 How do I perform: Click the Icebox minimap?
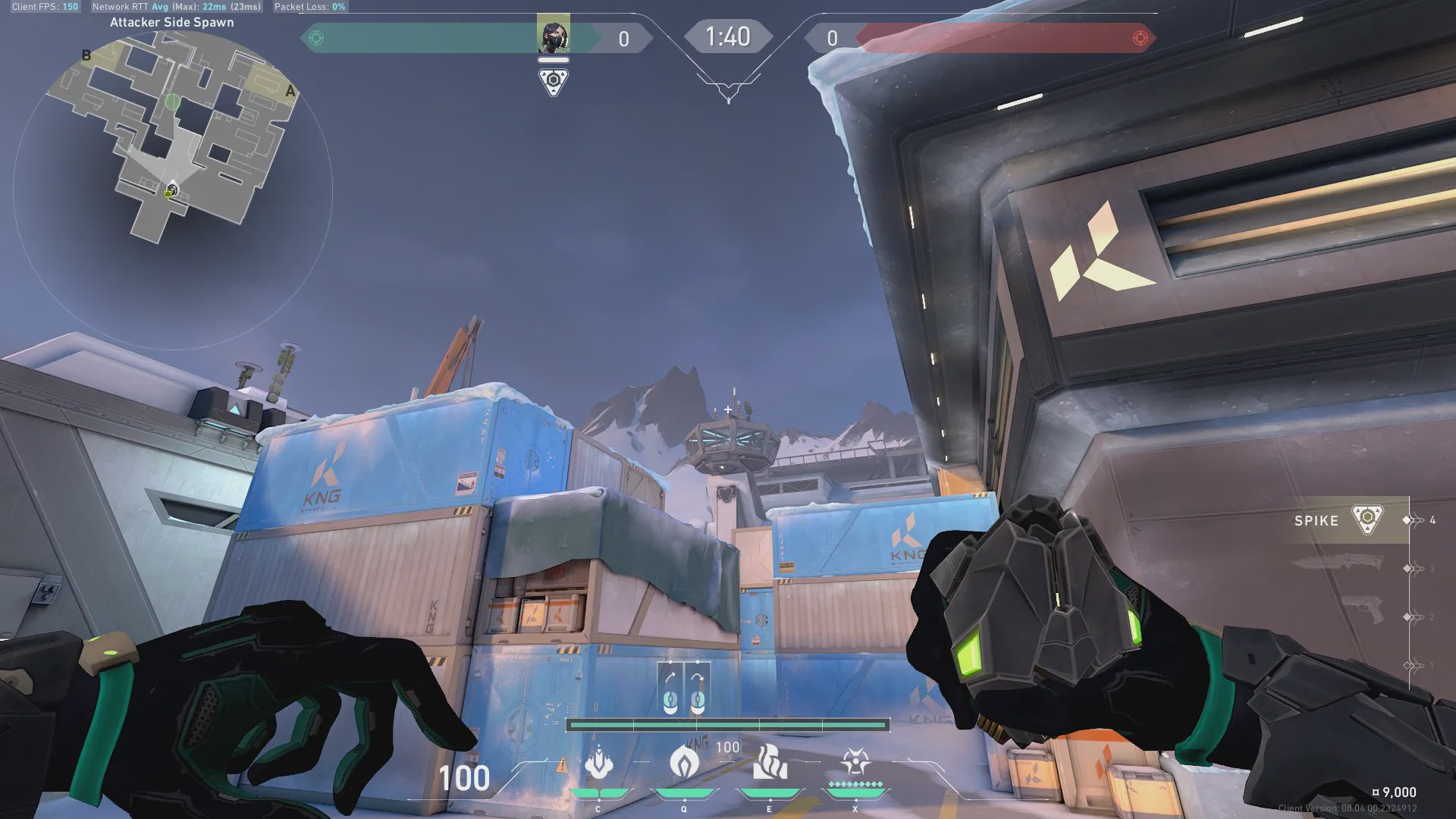[173, 136]
